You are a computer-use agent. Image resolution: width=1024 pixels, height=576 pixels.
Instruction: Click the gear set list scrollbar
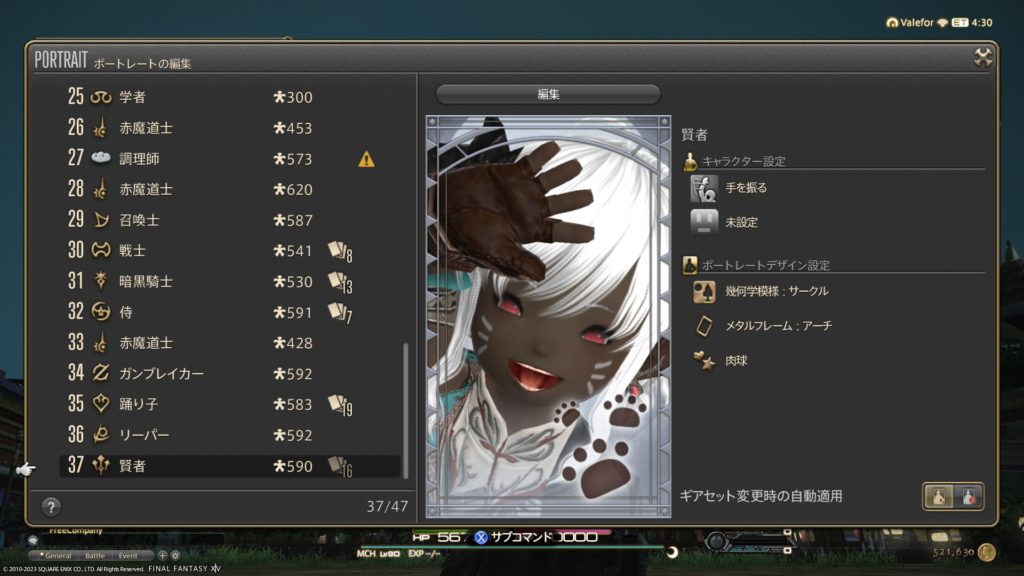406,400
